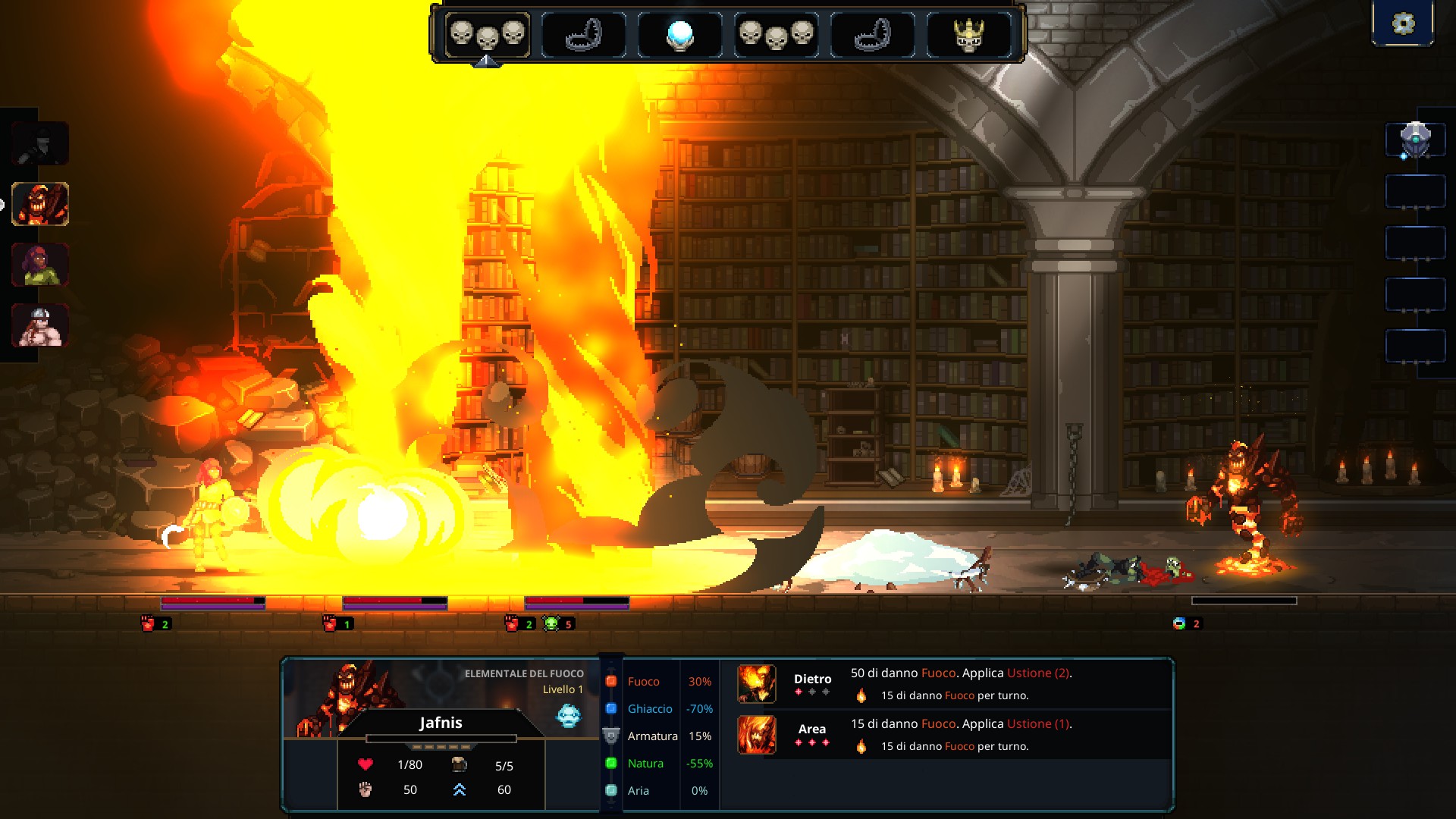Open the settings gear menu
The width and height of the screenshot is (1456, 819).
(x=1403, y=24)
